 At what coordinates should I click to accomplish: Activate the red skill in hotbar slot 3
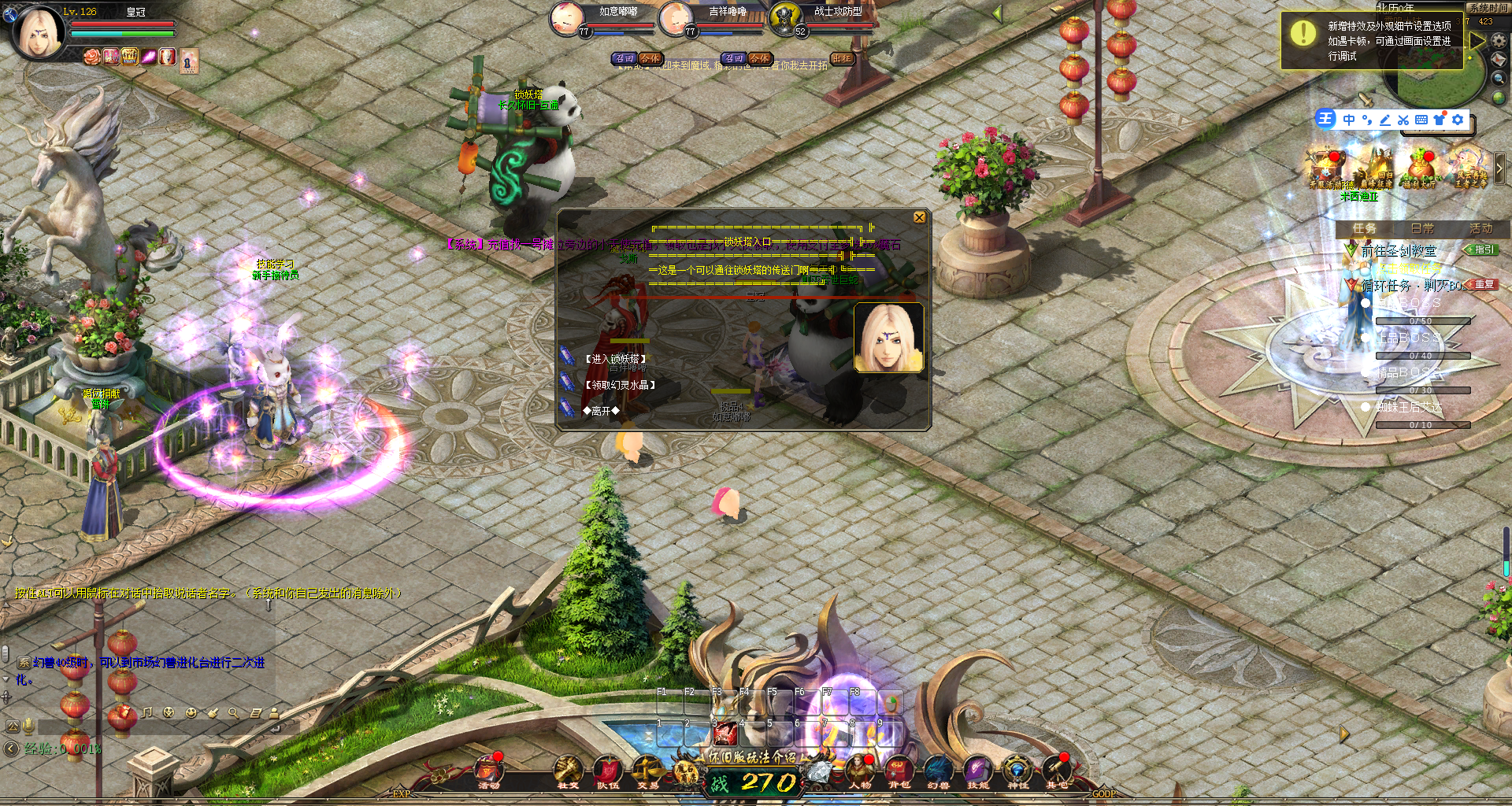click(724, 734)
